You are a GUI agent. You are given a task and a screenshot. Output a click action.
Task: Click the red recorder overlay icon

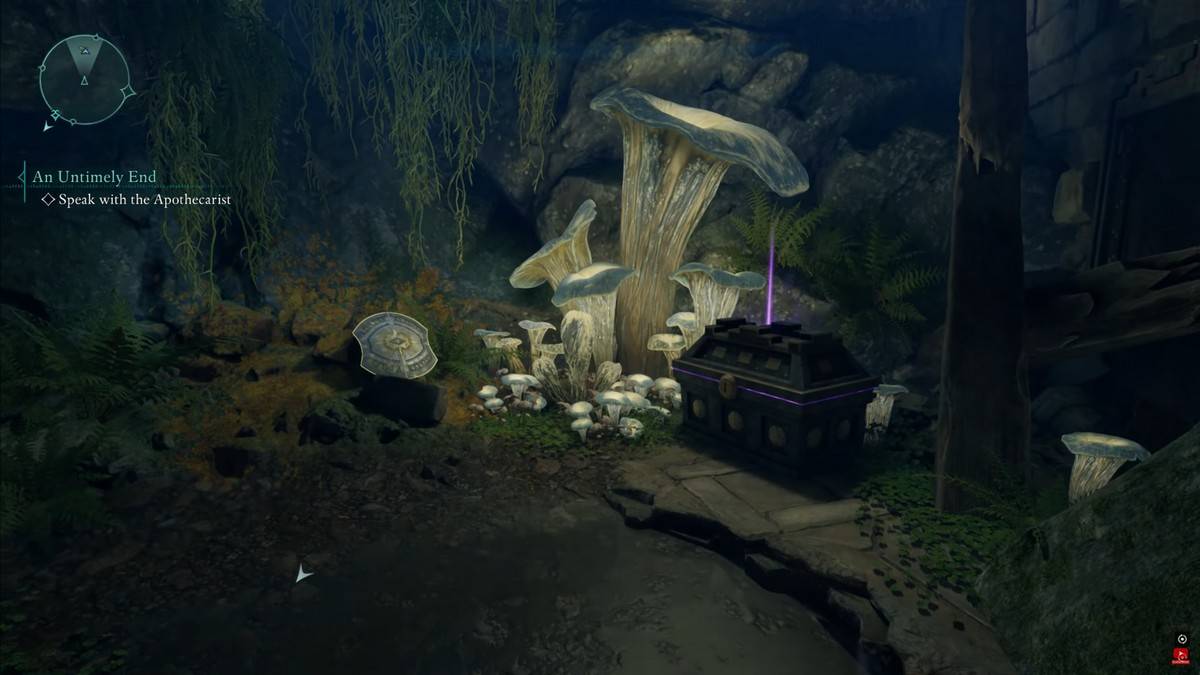(1182, 657)
